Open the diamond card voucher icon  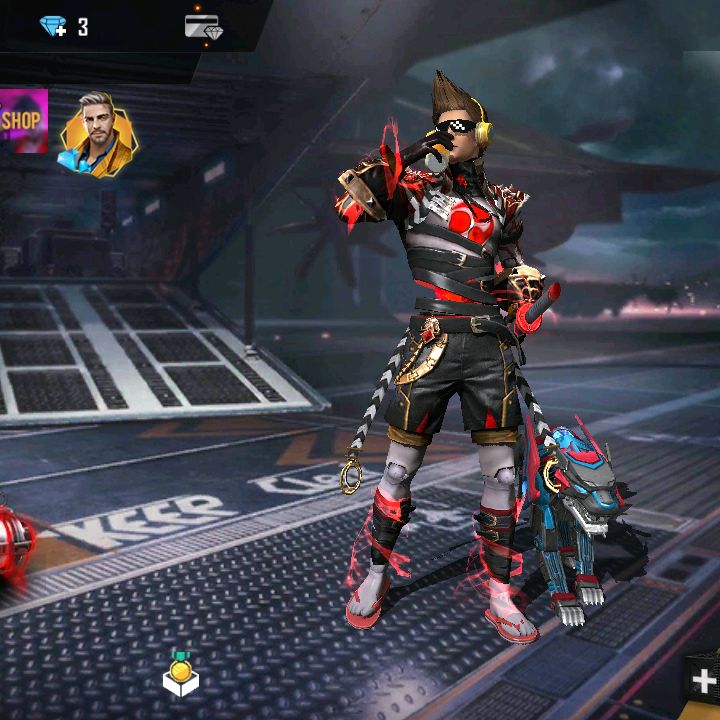[x=203, y=27]
